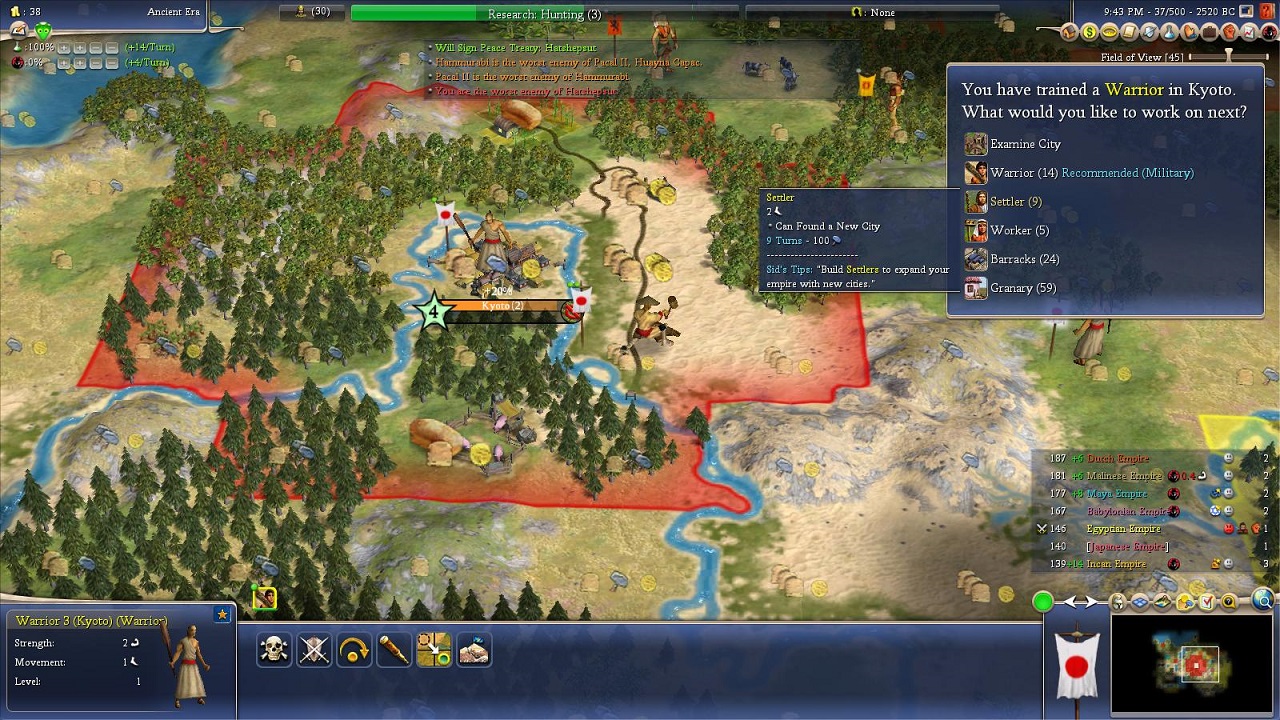This screenshot has height=720, width=1280.
Task: Open the domestic advisor house icon
Action: [x=1070, y=33]
